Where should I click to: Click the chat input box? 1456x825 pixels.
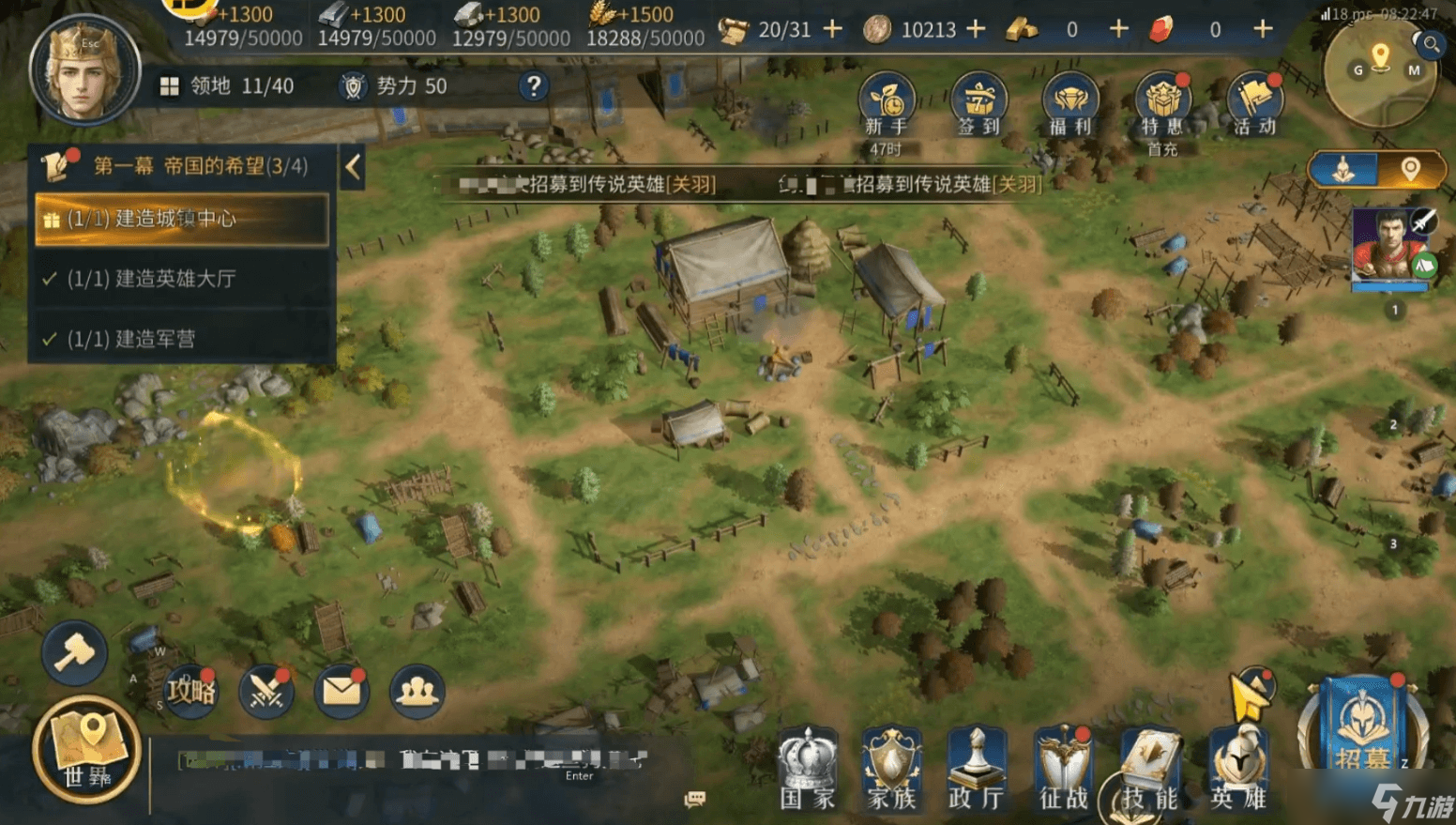[x=413, y=760]
